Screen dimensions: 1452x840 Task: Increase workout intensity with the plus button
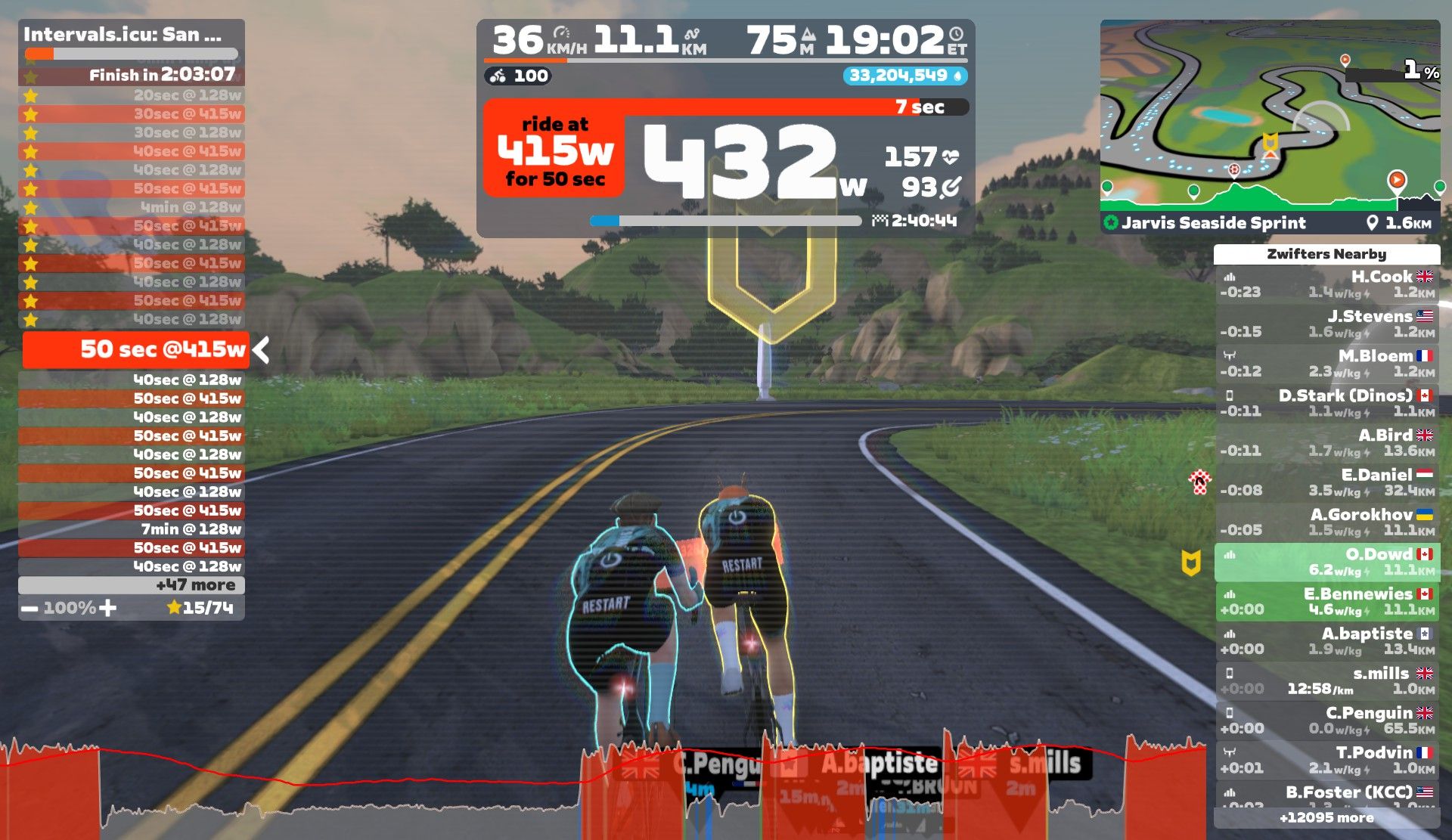pyautogui.click(x=108, y=608)
